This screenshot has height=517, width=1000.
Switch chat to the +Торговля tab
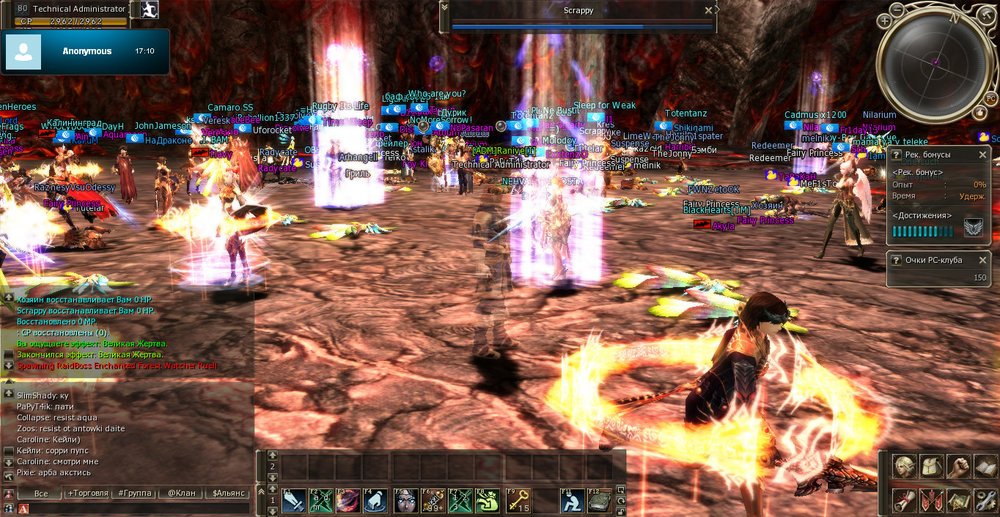87,494
